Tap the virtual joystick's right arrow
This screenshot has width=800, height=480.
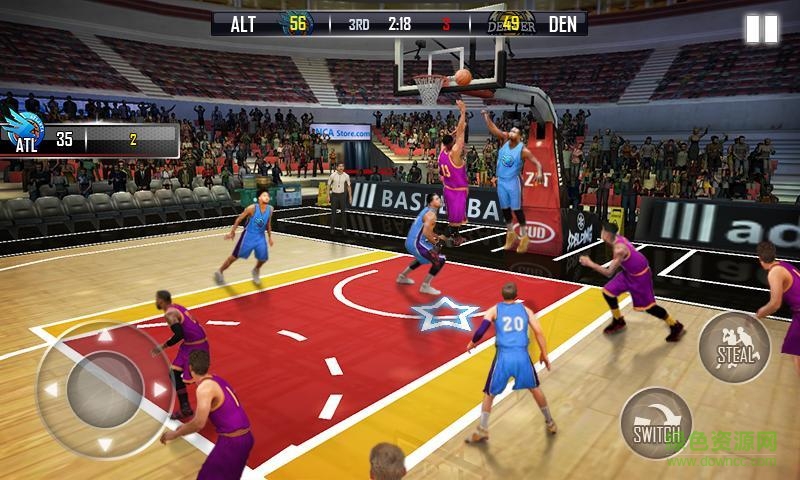pos(158,389)
